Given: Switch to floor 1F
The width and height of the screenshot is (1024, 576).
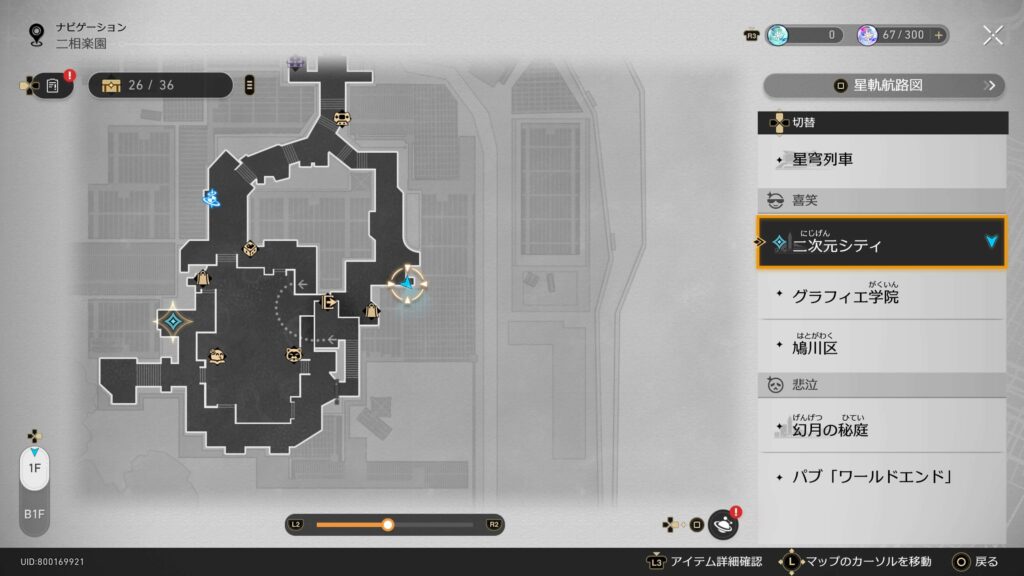Looking at the screenshot, I should click(x=34, y=468).
